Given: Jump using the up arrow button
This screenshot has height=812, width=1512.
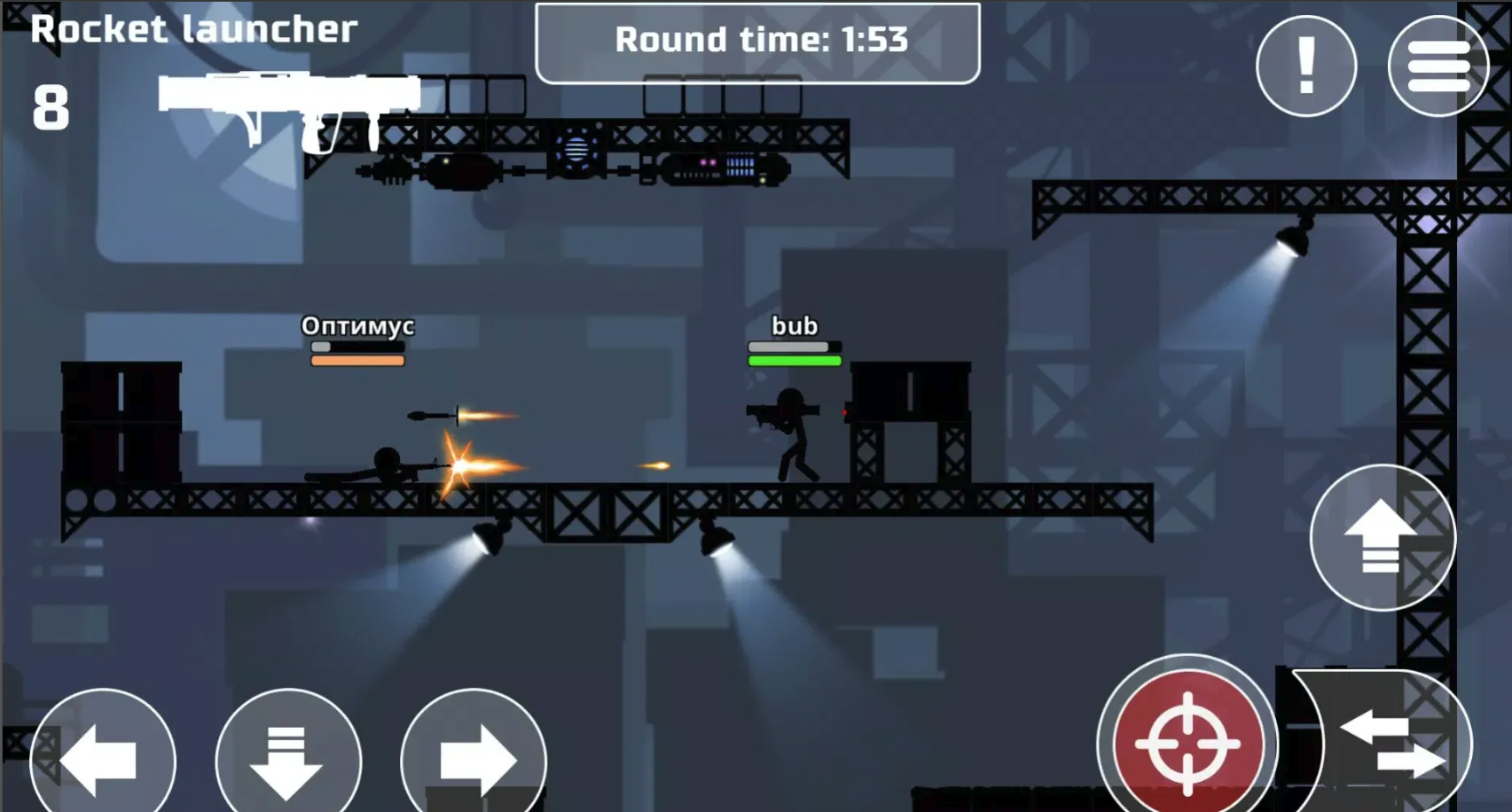Looking at the screenshot, I should [x=1382, y=537].
